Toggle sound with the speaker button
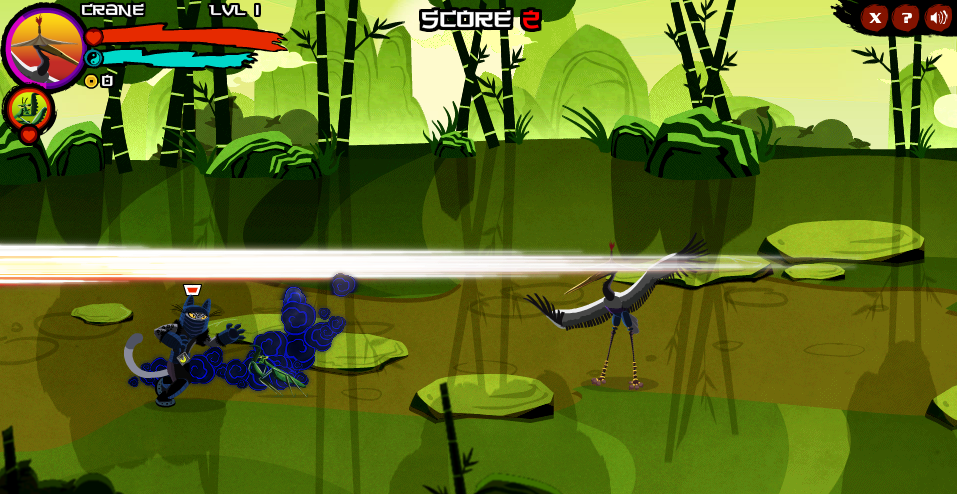The image size is (957, 494). [x=937, y=17]
